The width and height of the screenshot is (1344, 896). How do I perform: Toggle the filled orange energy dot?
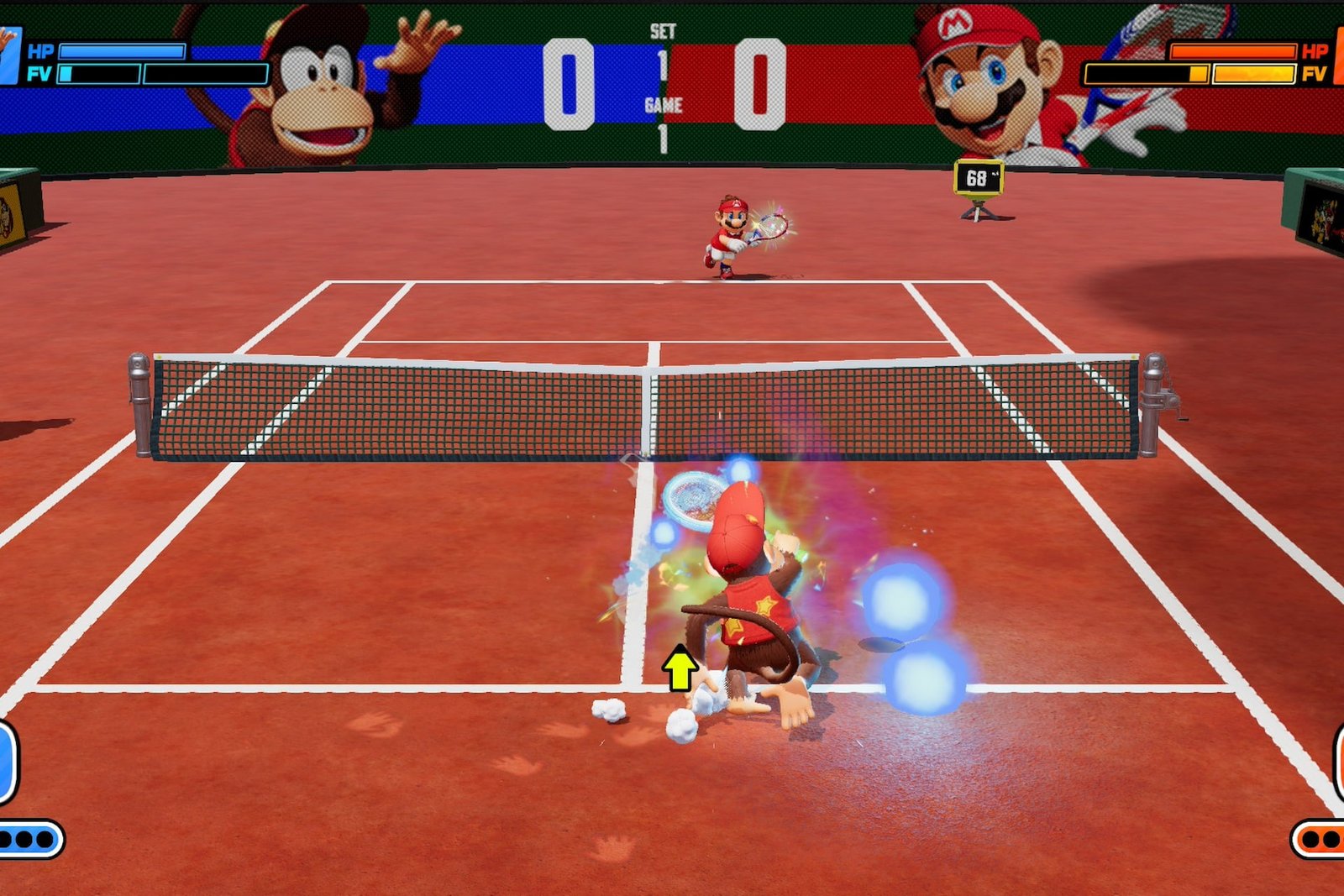coord(1310,839)
